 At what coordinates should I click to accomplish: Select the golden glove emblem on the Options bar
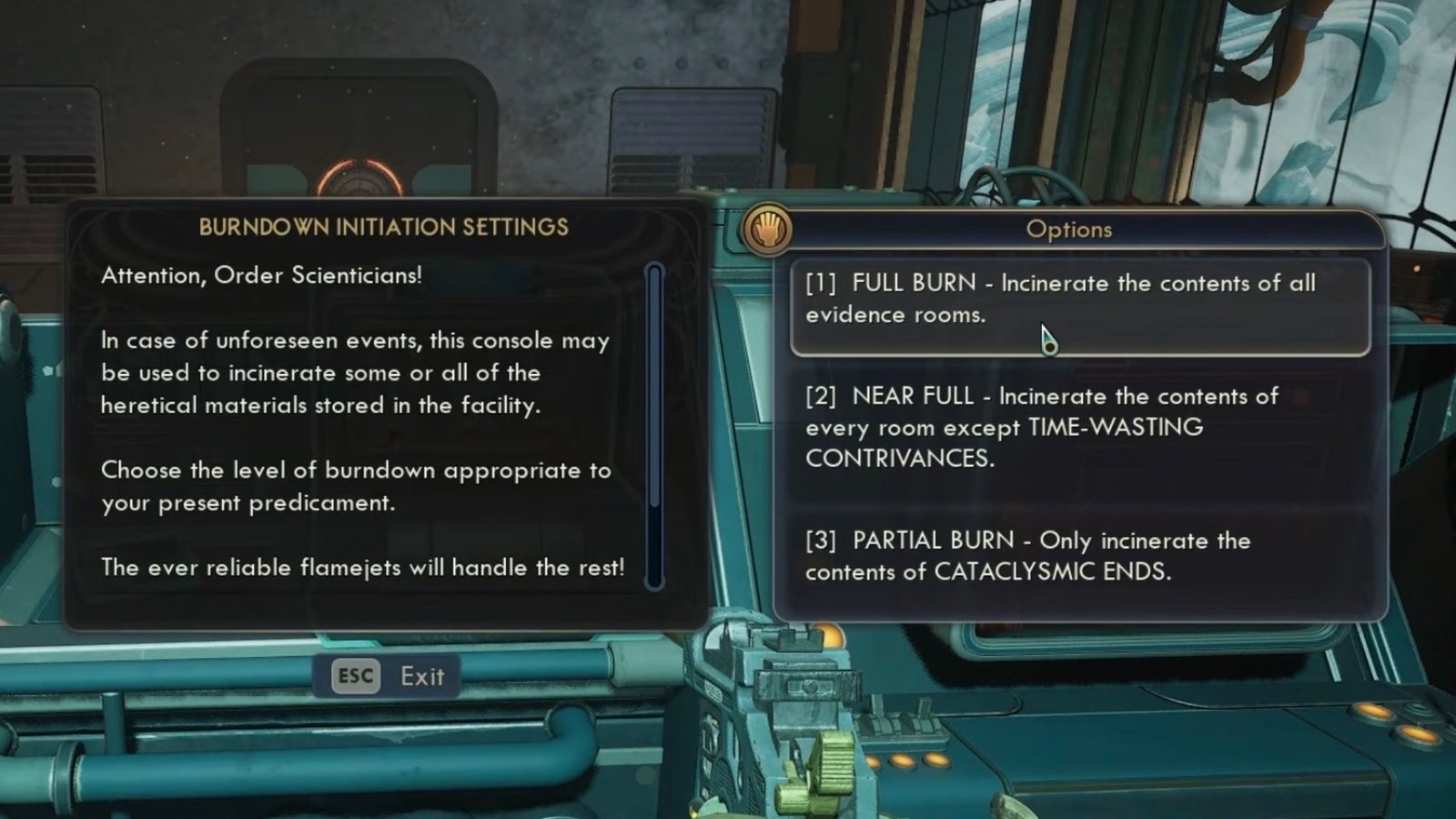(x=770, y=229)
